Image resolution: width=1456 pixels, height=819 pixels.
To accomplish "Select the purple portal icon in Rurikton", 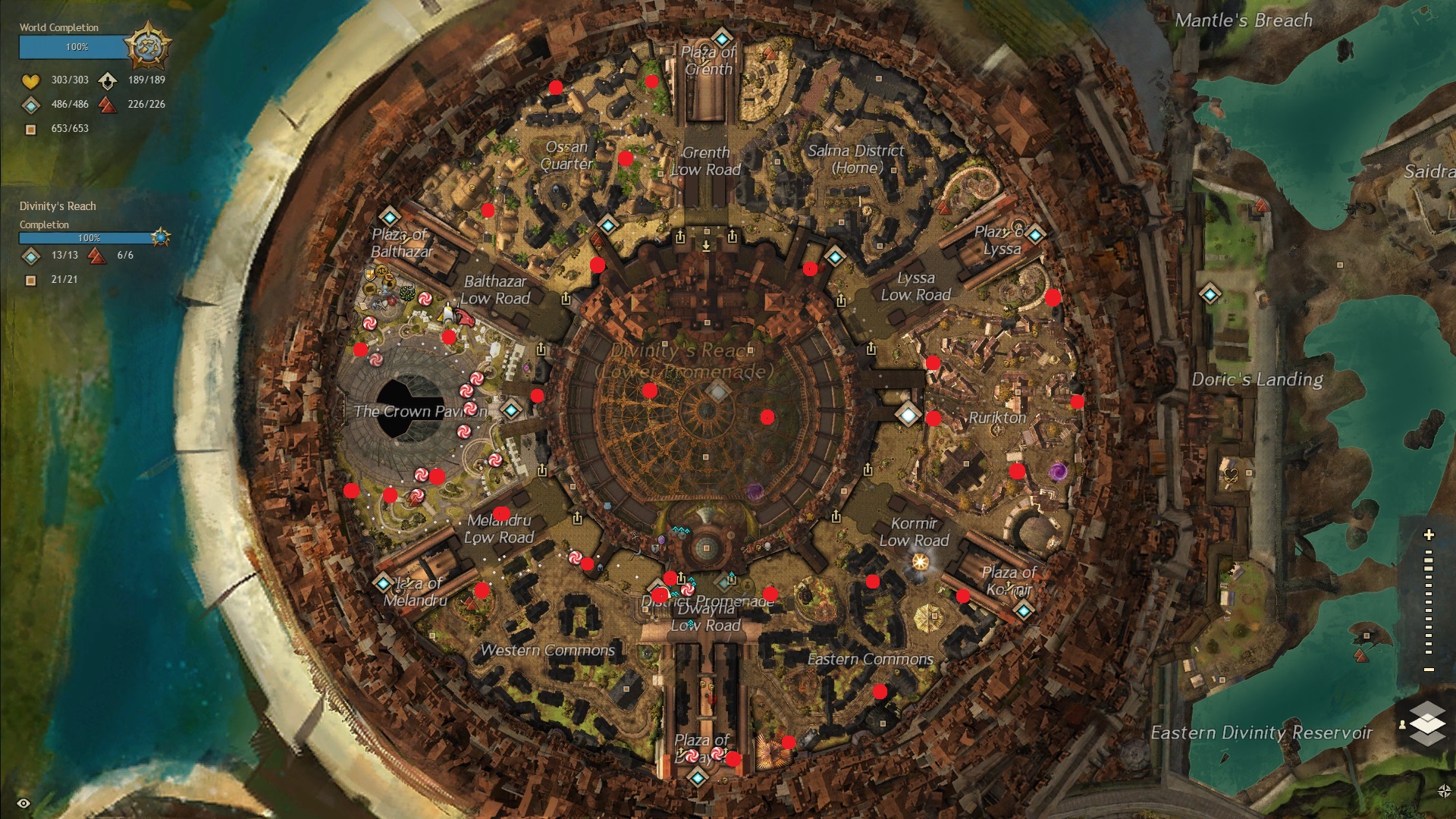I will click(x=1058, y=472).
